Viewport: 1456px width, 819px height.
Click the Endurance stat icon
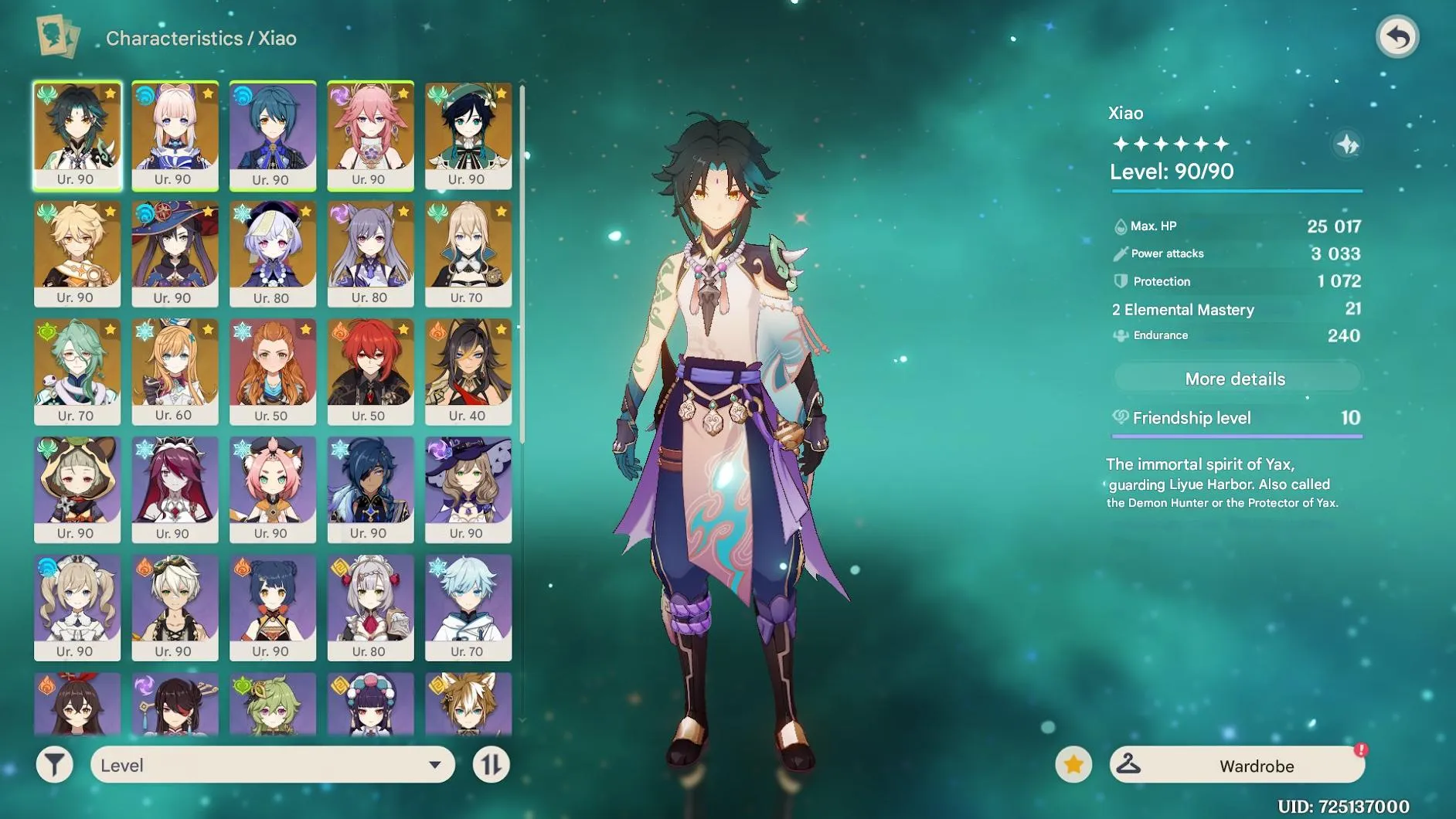[1122, 335]
